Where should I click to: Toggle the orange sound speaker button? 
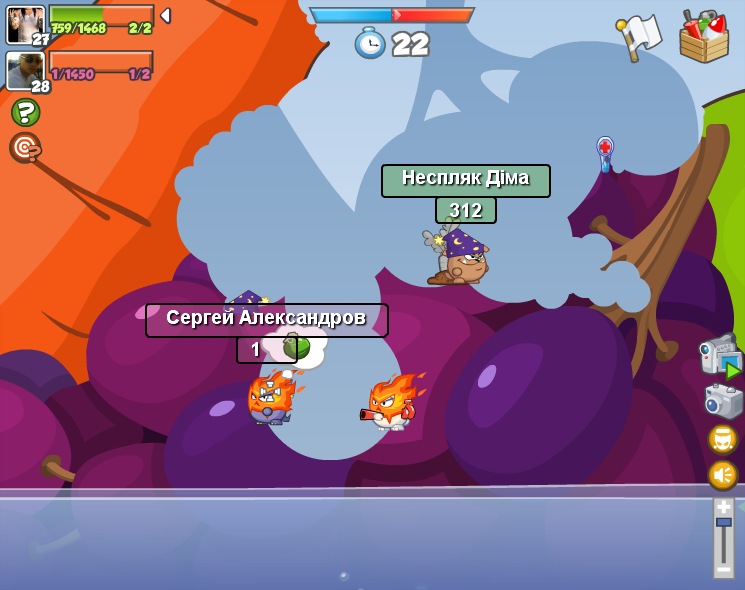point(722,474)
